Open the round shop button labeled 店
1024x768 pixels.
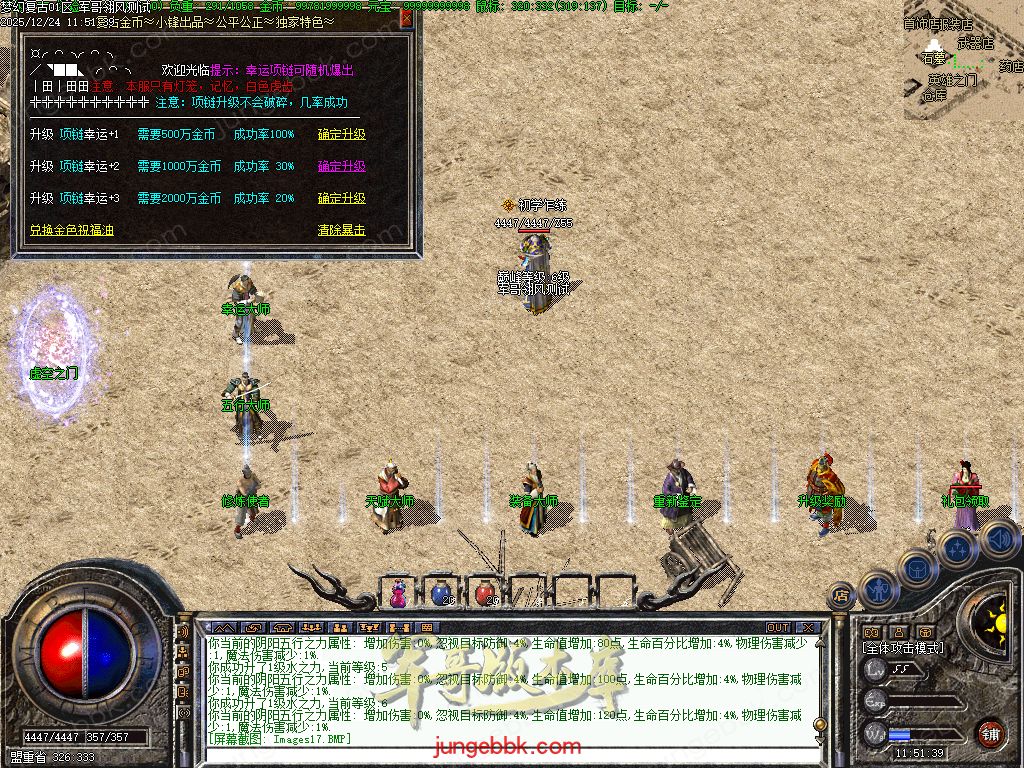[840, 596]
